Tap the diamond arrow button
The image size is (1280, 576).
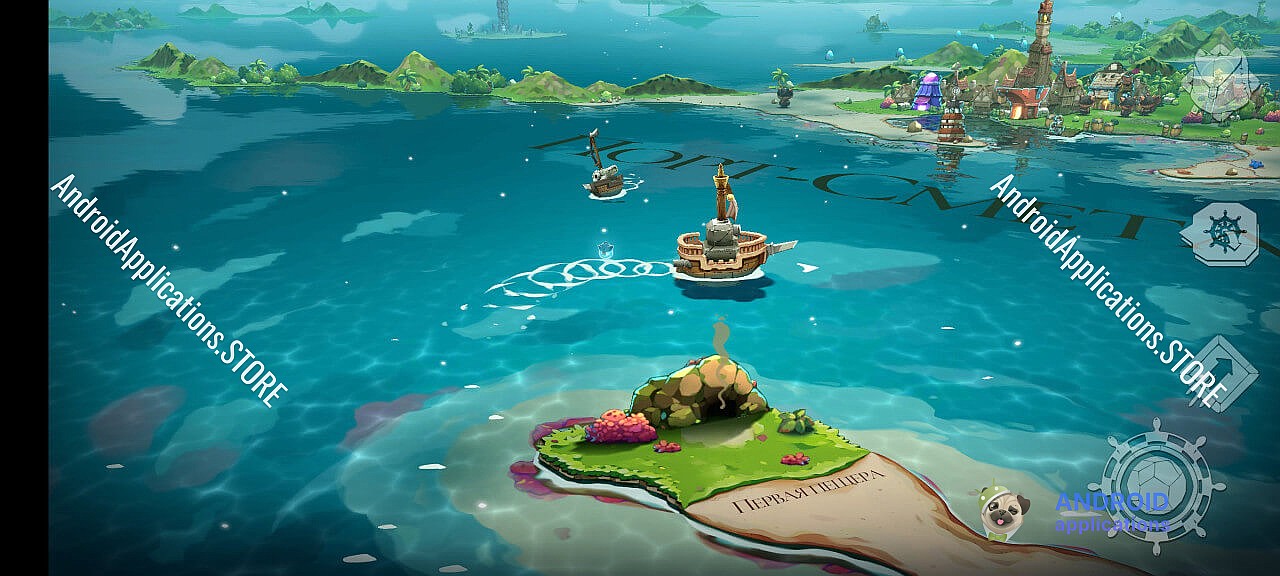pos(1222,372)
